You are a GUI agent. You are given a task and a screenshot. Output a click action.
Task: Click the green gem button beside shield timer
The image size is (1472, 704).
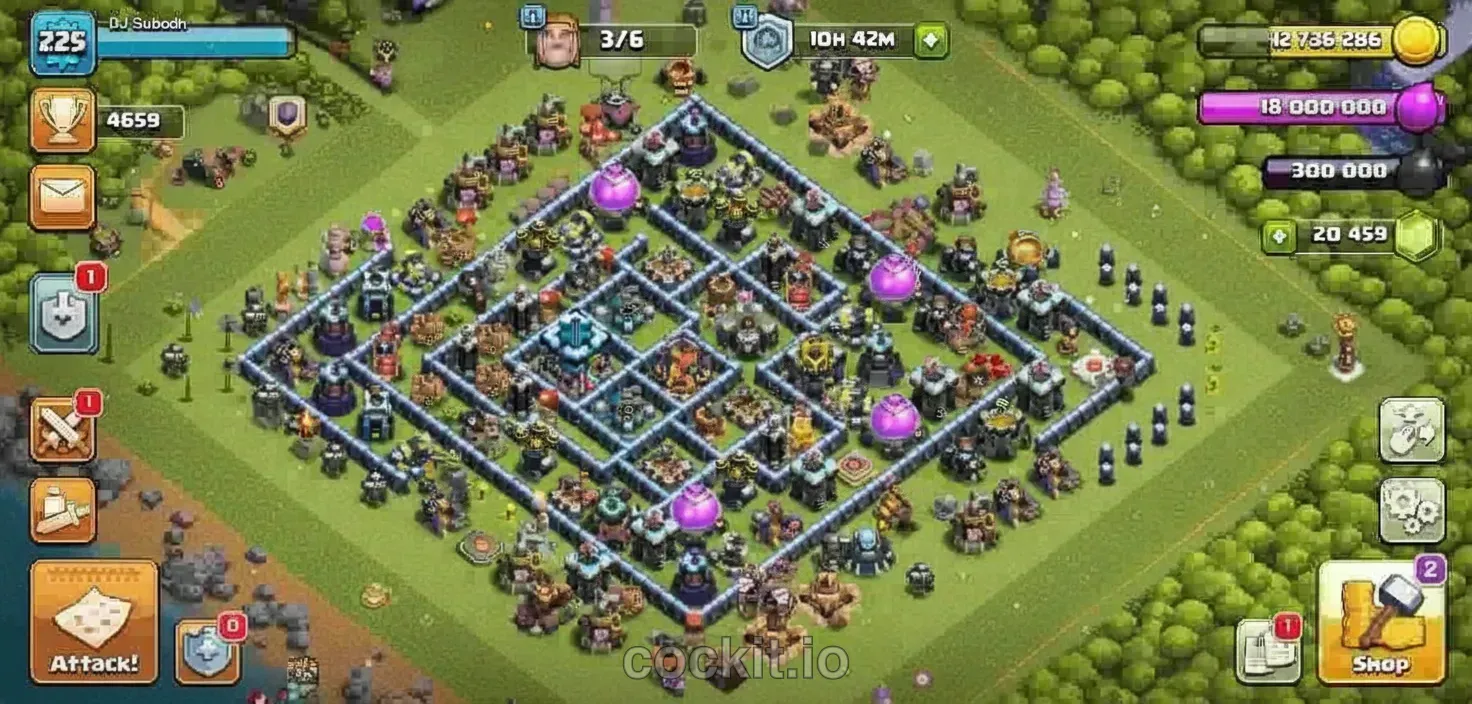(x=931, y=41)
